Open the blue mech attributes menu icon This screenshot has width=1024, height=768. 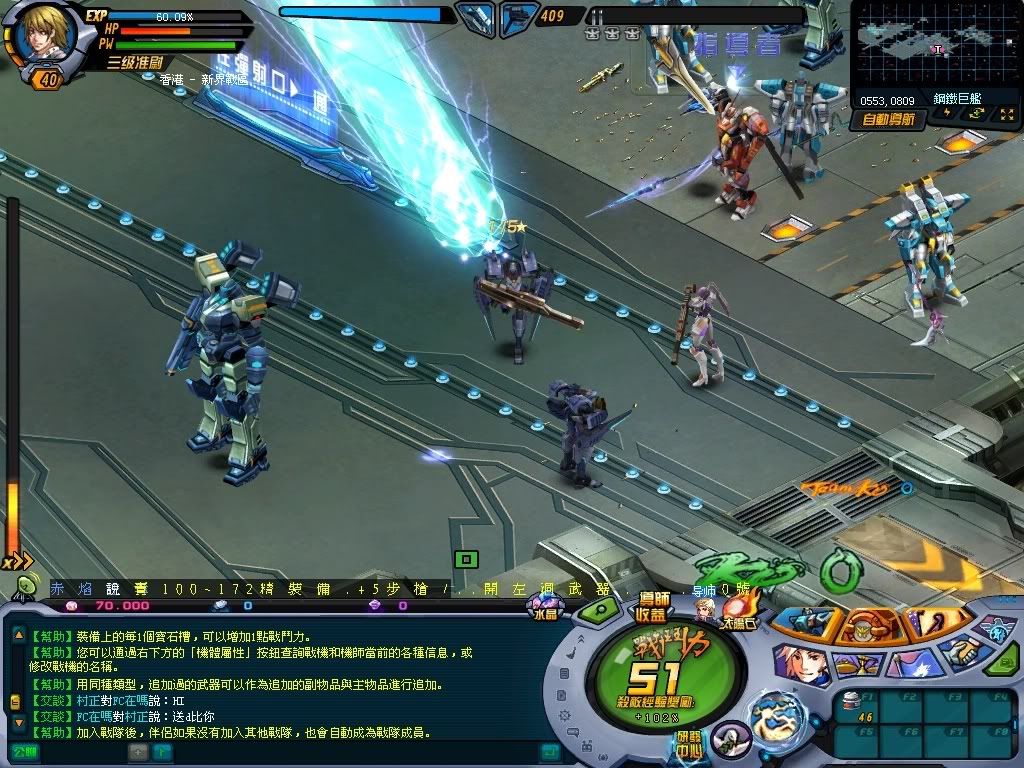pos(807,623)
